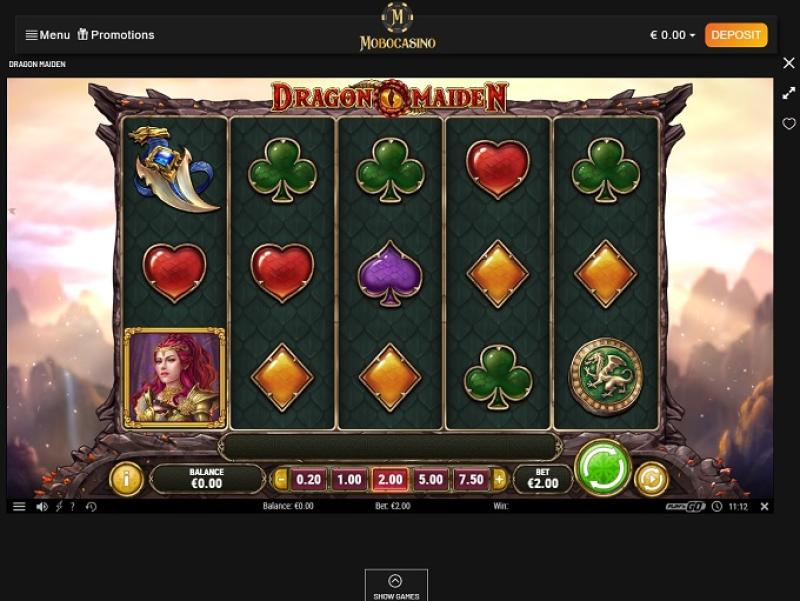Switch the game to fullscreen
The image size is (800, 601).
788,93
